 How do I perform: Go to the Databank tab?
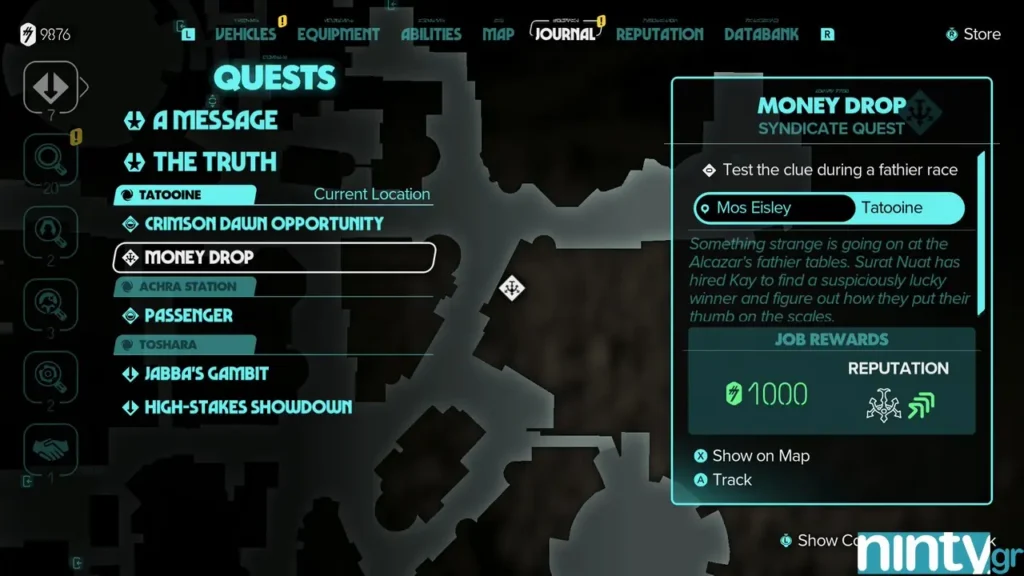tap(762, 34)
